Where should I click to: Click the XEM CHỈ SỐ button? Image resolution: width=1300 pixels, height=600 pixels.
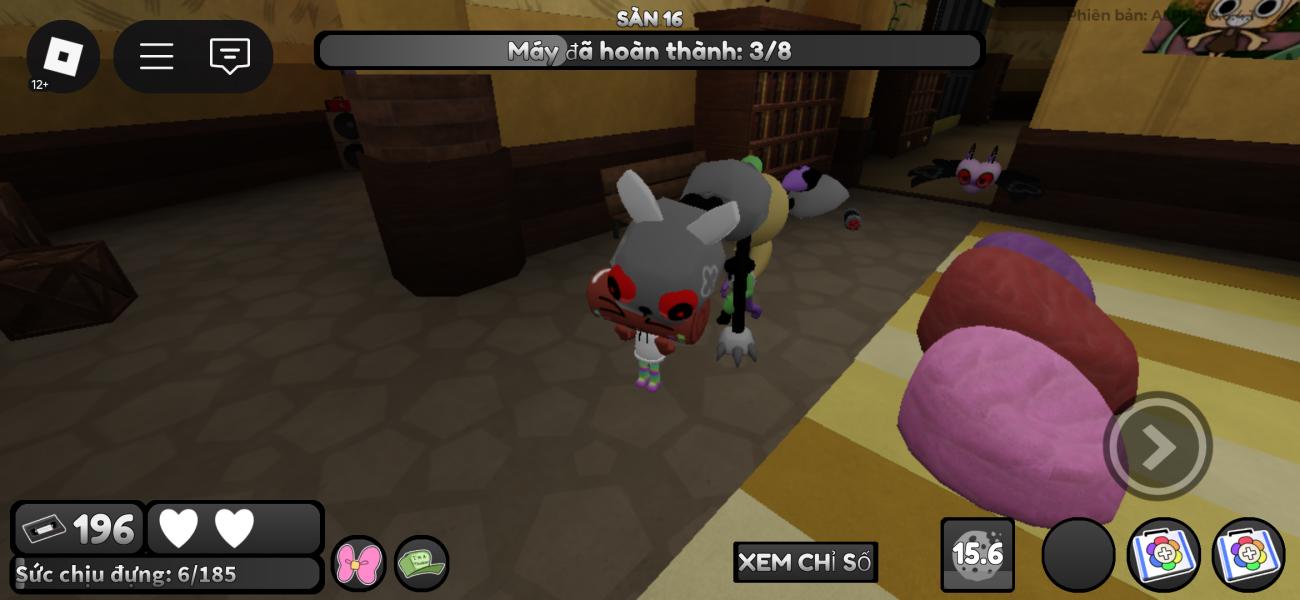805,562
